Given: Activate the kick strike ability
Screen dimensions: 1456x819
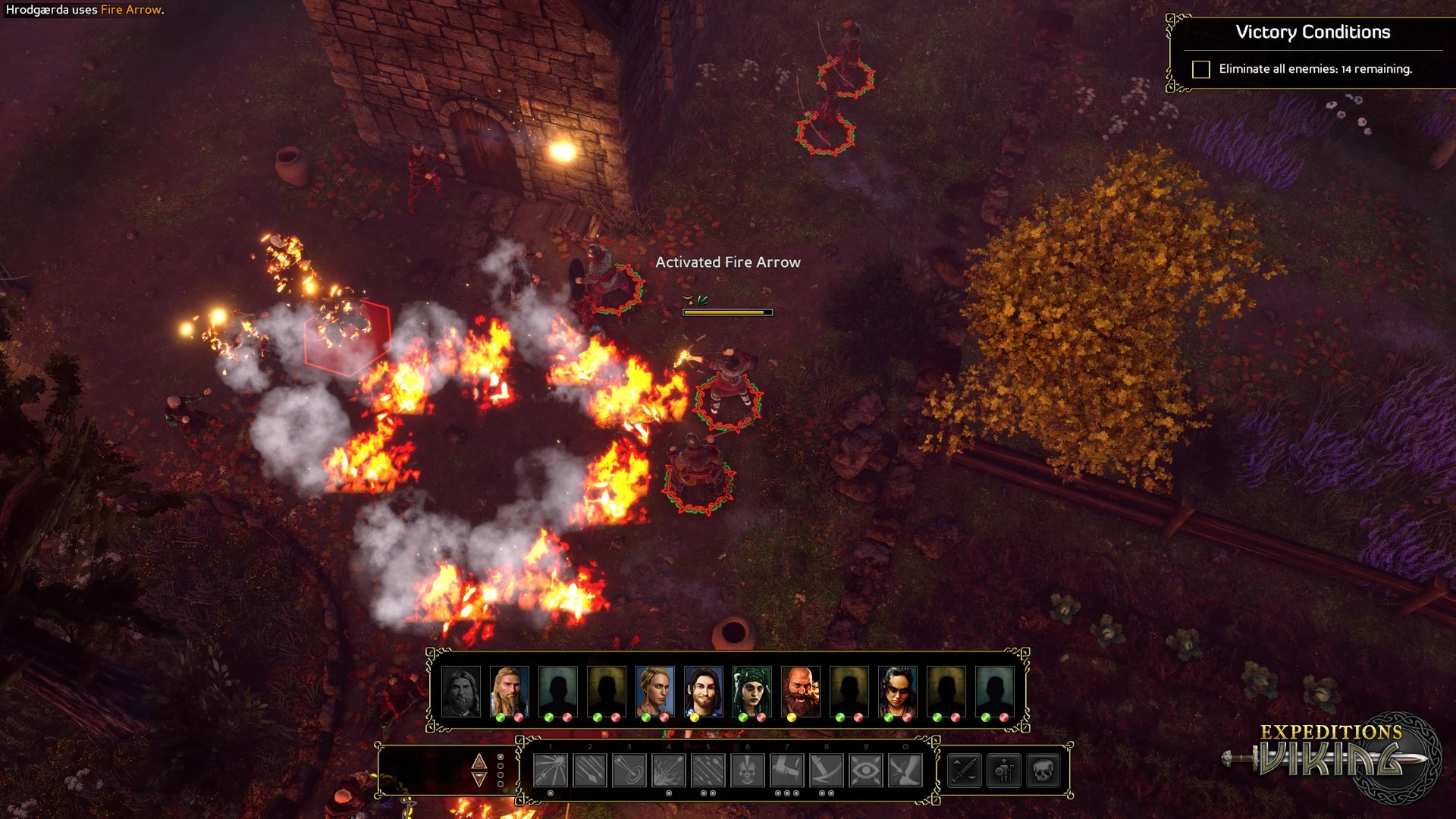Looking at the screenshot, I should point(905,770).
